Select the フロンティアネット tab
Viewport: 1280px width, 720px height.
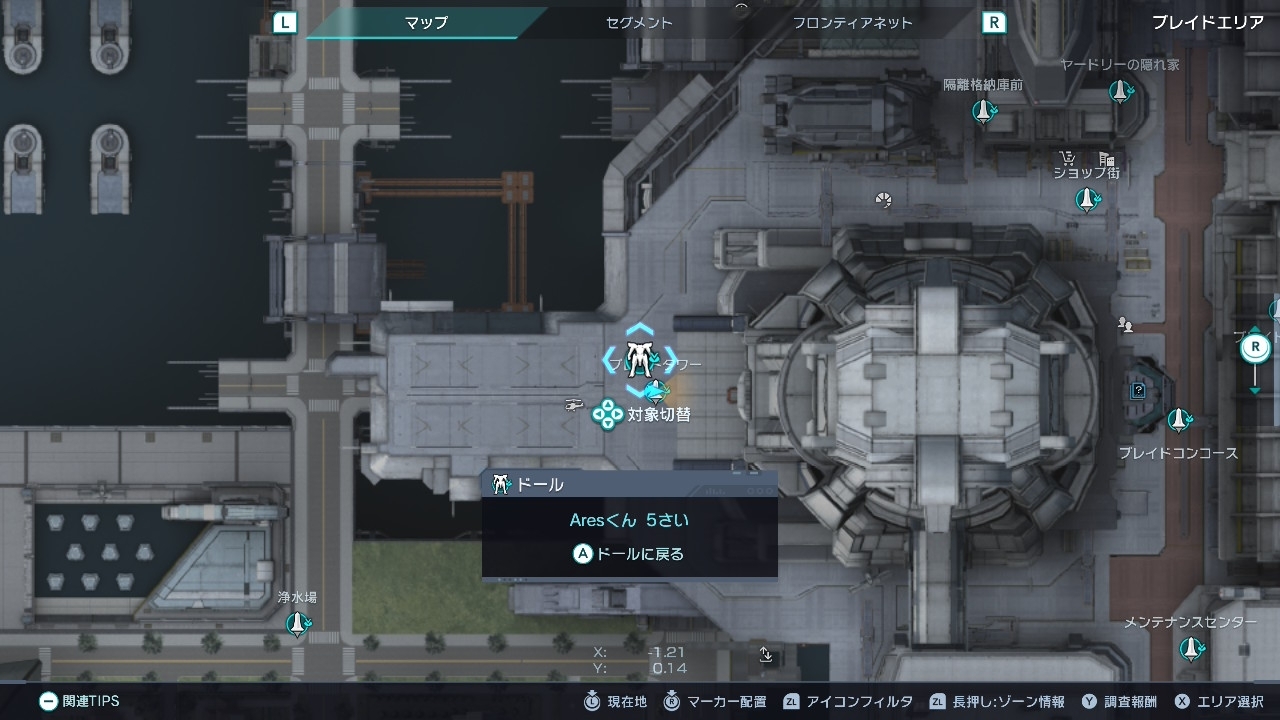point(852,22)
